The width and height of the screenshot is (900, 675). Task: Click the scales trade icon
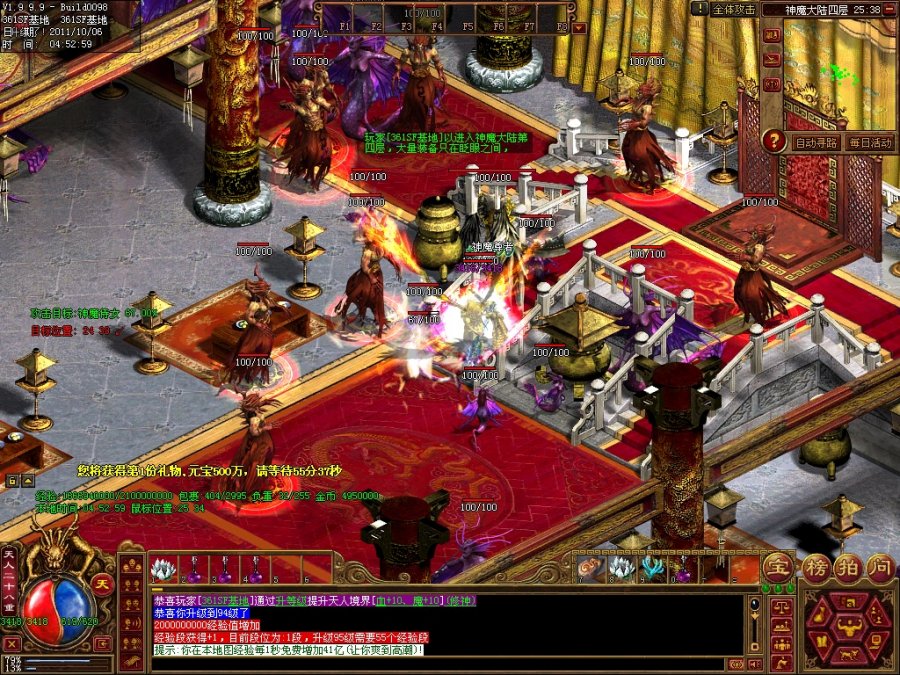(781, 606)
